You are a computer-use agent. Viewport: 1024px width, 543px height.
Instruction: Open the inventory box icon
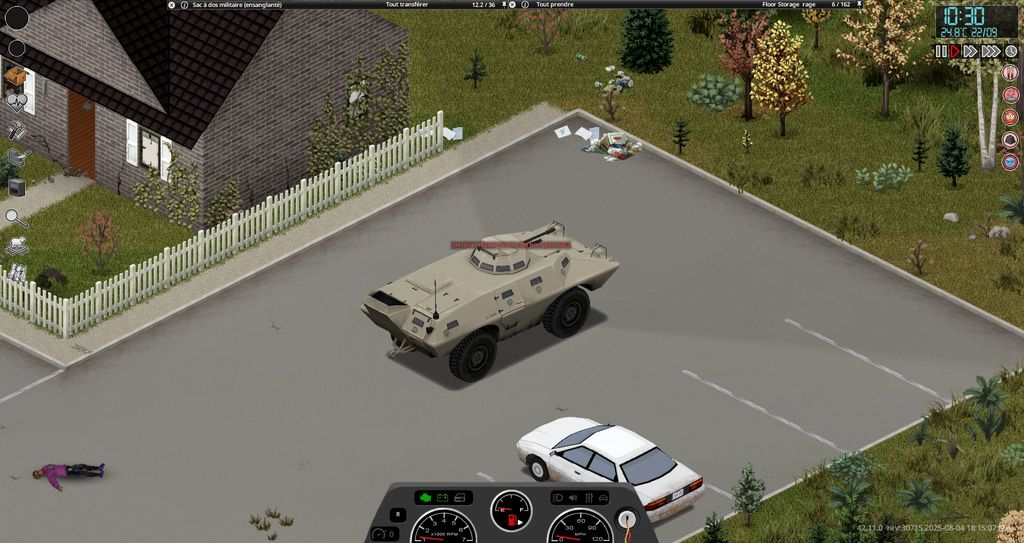(x=15, y=75)
